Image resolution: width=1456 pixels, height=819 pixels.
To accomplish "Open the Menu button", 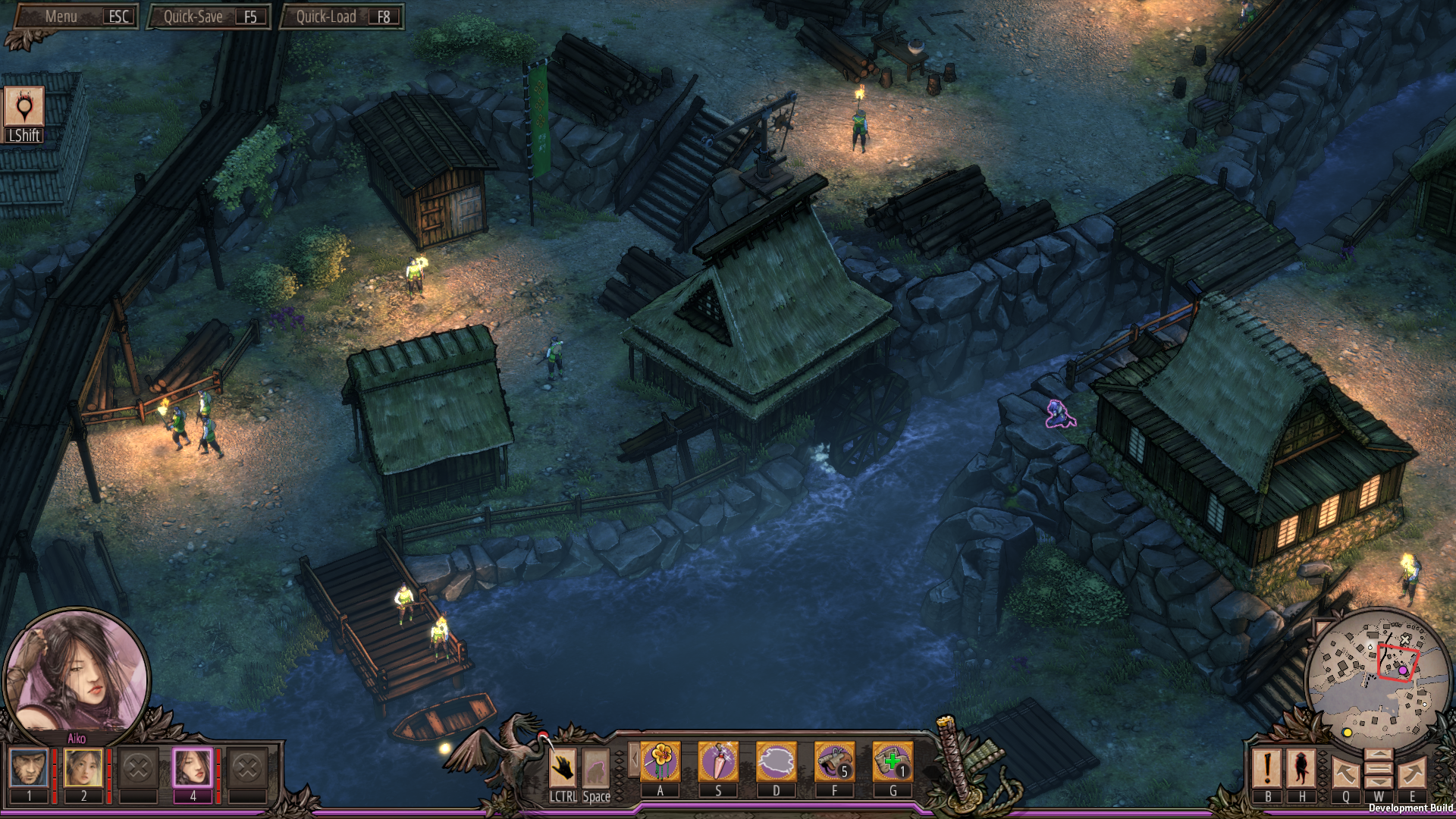I will tap(77, 17).
